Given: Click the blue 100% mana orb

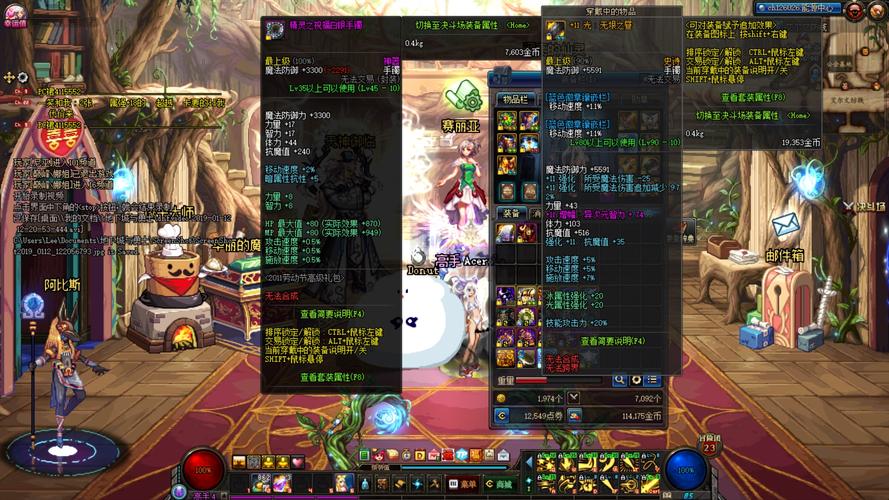Looking at the screenshot, I should point(685,468).
